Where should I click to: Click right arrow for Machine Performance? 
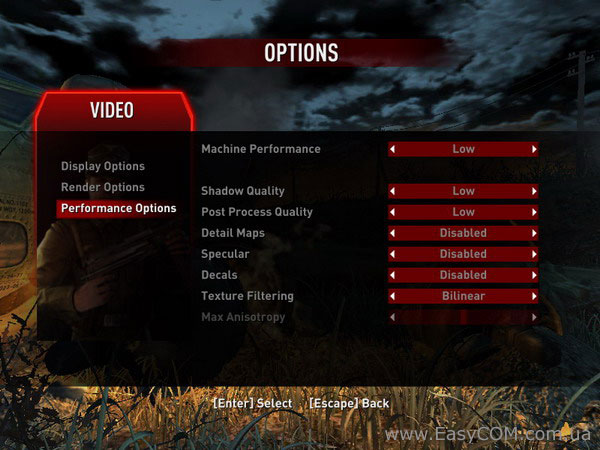(x=534, y=149)
